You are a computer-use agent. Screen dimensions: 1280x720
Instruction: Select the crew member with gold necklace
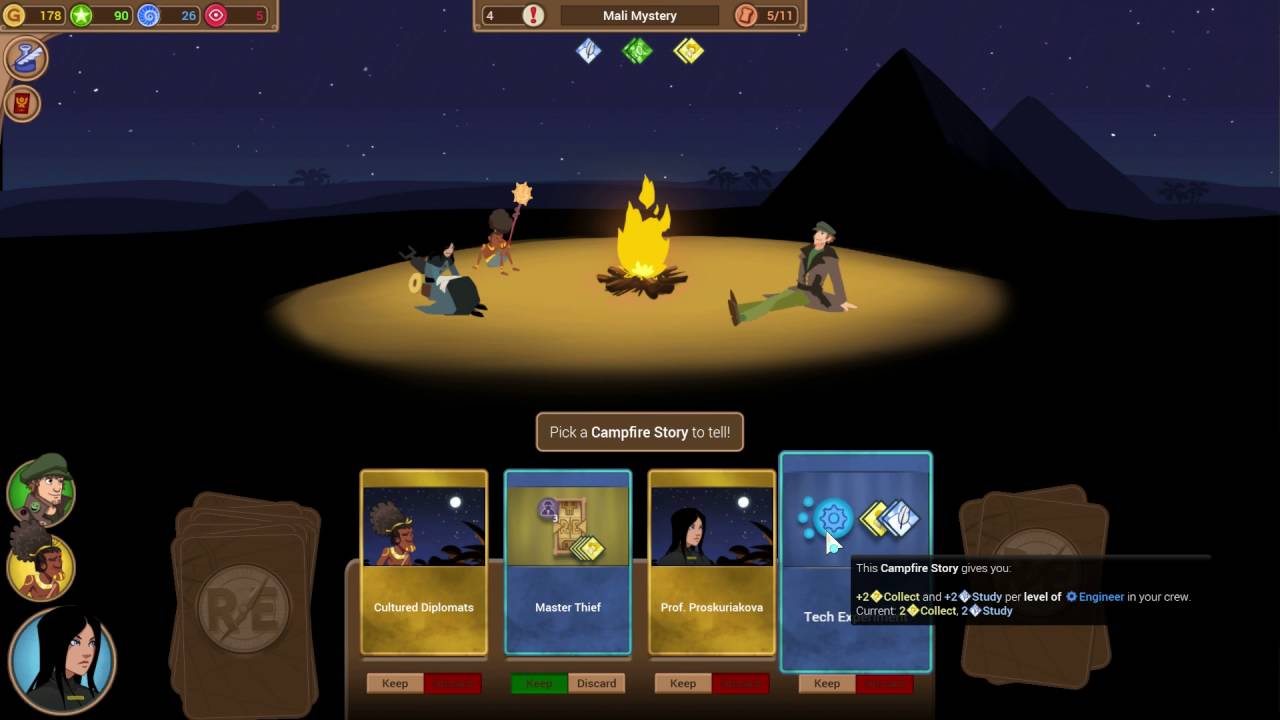pyautogui.click(x=41, y=567)
